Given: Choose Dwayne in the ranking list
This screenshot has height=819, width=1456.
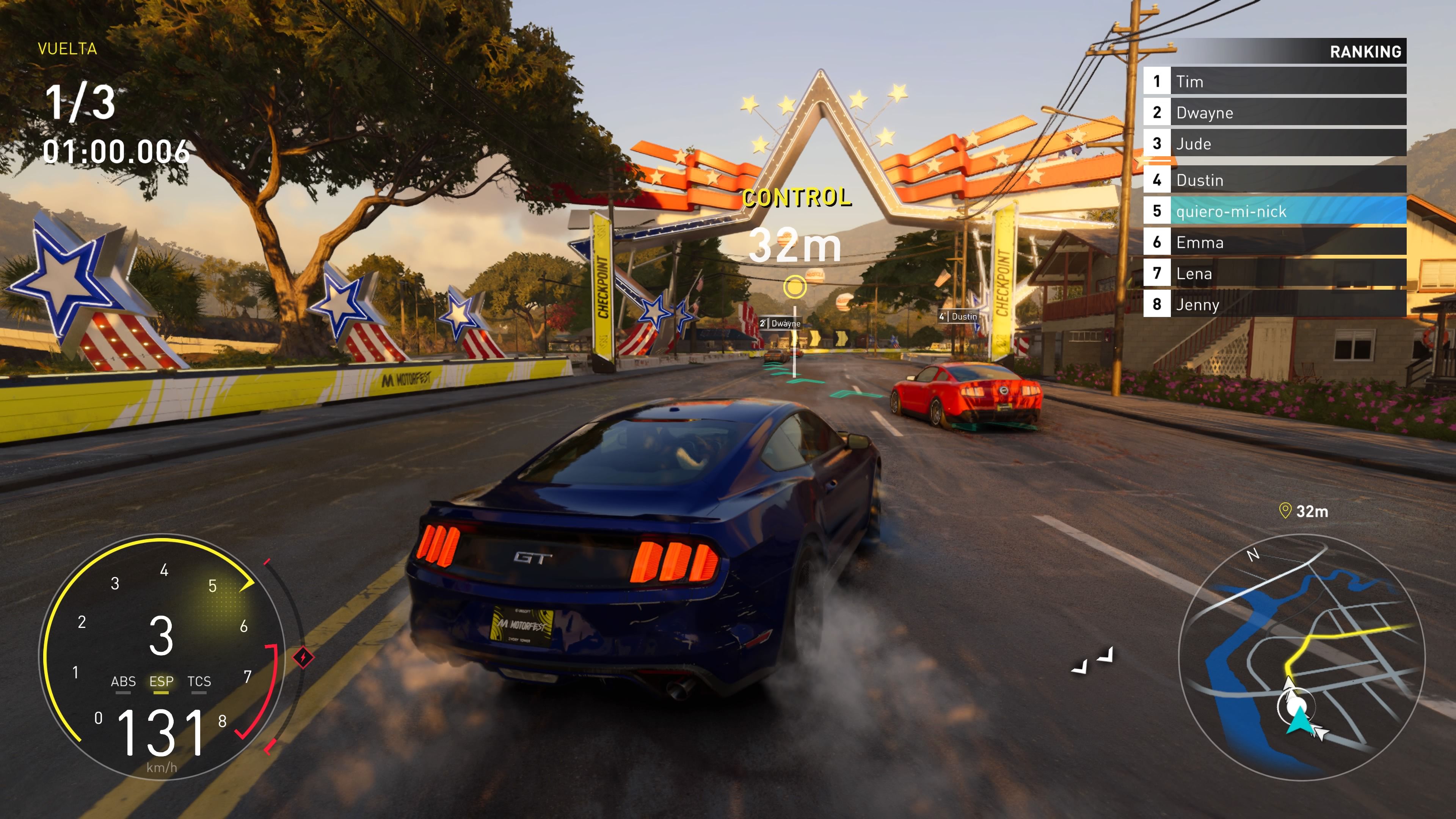Looking at the screenshot, I should click(1274, 113).
